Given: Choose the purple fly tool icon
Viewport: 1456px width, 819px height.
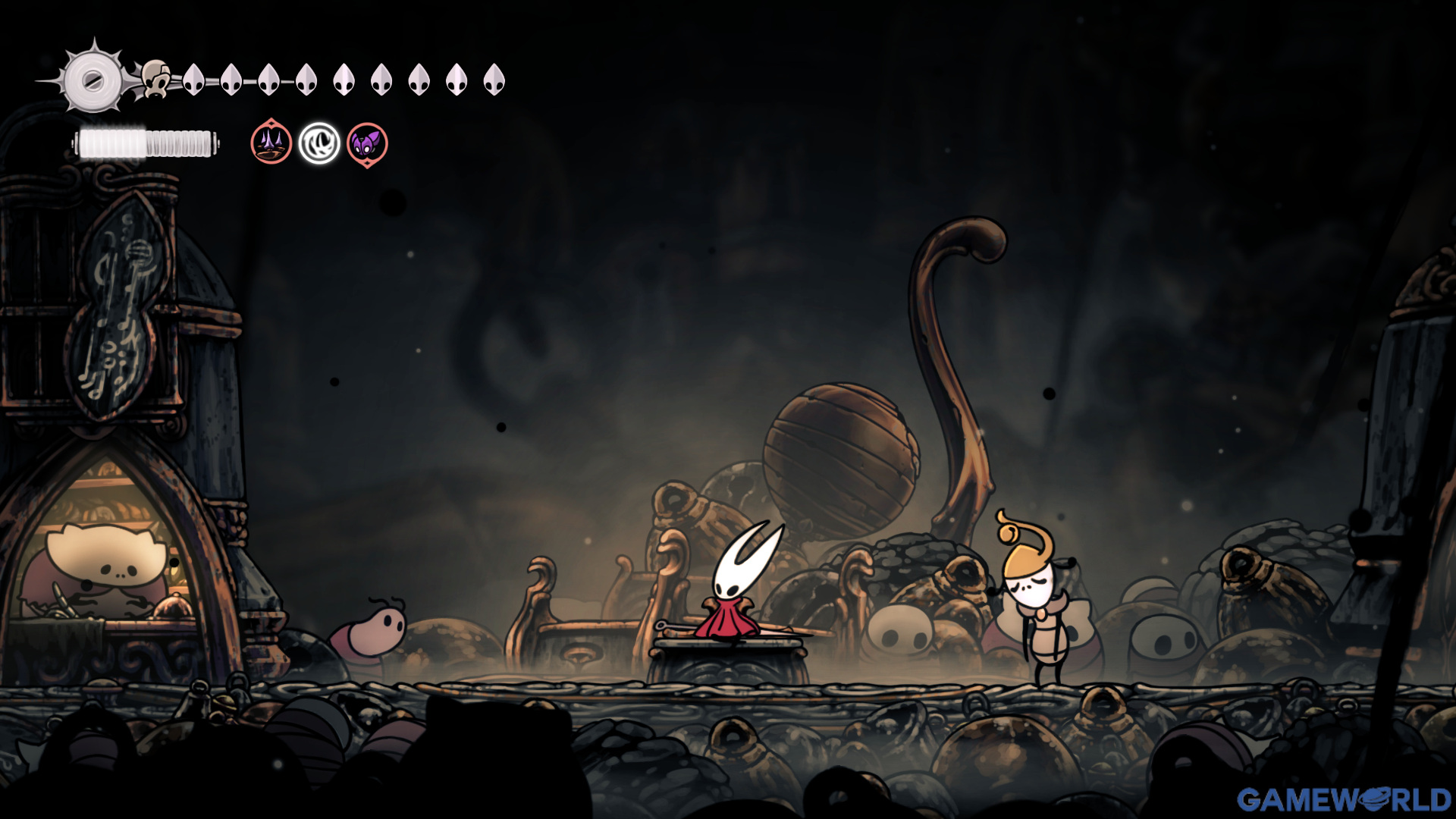Looking at the screenshot, I should click(x=367, y=143).
